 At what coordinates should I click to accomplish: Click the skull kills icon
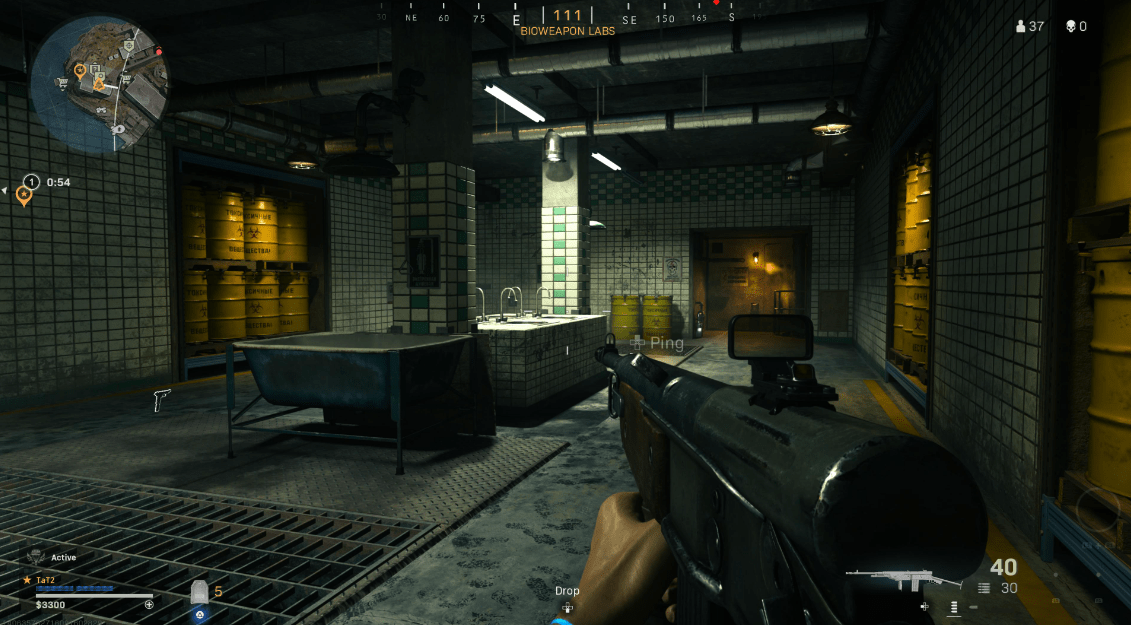pos(1069,26)
